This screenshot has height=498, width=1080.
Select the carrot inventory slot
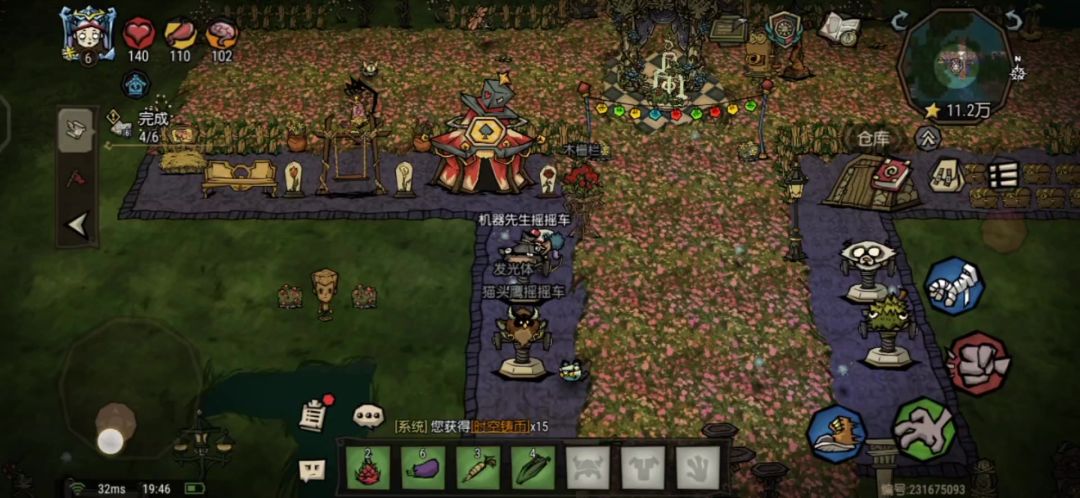click(477, 466)
